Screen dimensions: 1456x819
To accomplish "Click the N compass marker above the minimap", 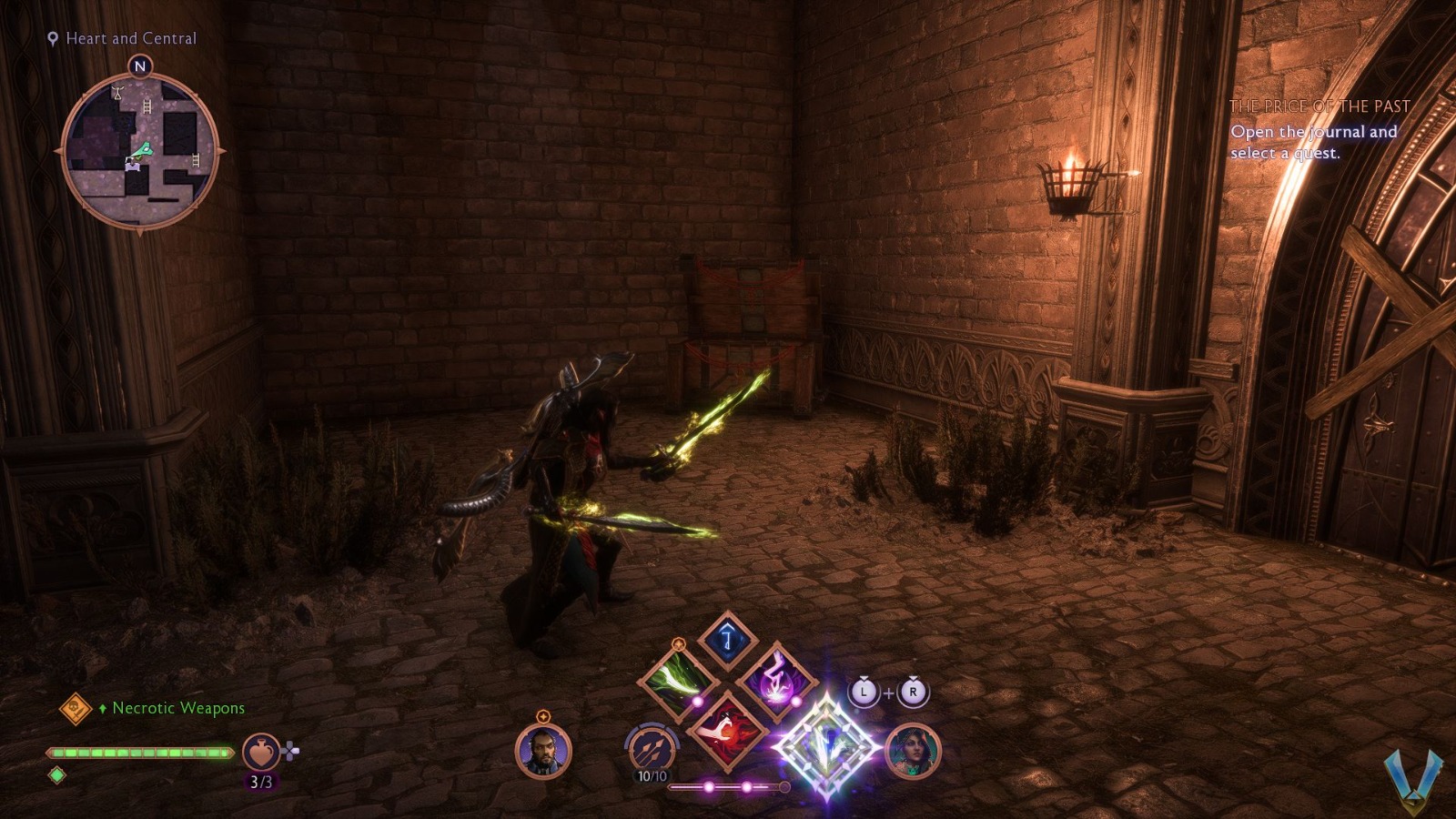I will click(139, 66).
